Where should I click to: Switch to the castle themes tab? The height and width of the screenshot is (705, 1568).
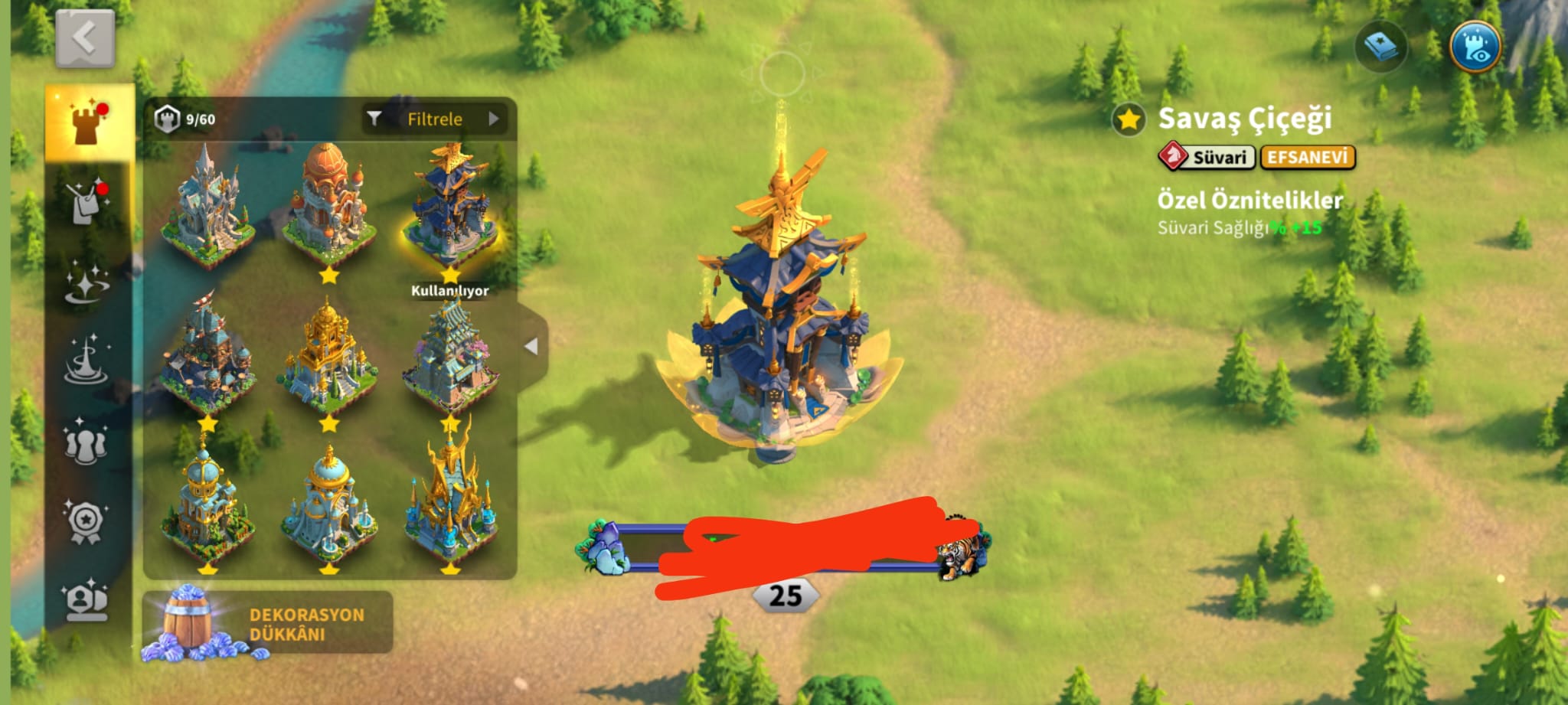(x=89, y=122)
